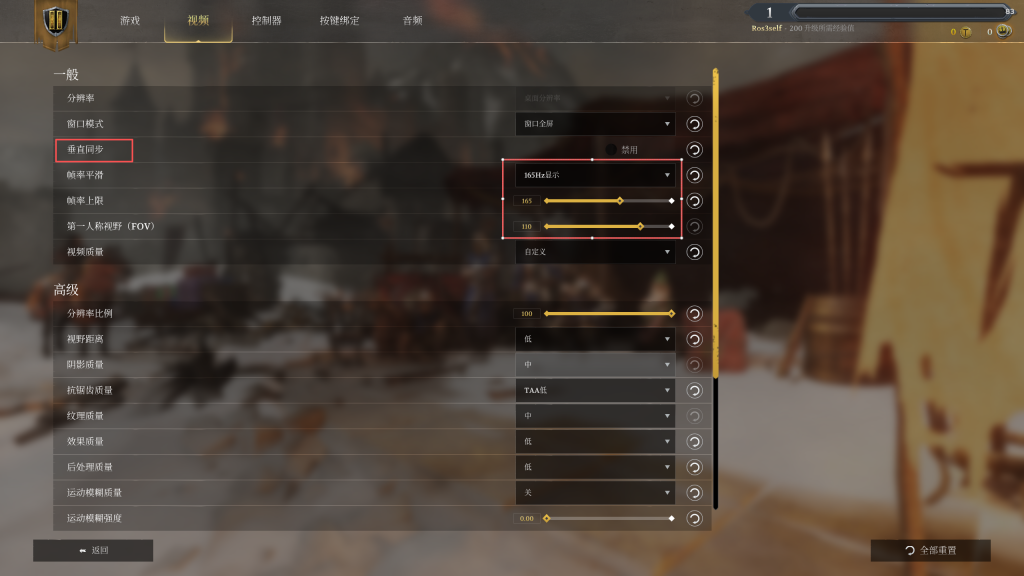Screen dimensions: 1024x576
Task: Expand the 后处理质量 dropdown
Action: click(x=595, y=467)
